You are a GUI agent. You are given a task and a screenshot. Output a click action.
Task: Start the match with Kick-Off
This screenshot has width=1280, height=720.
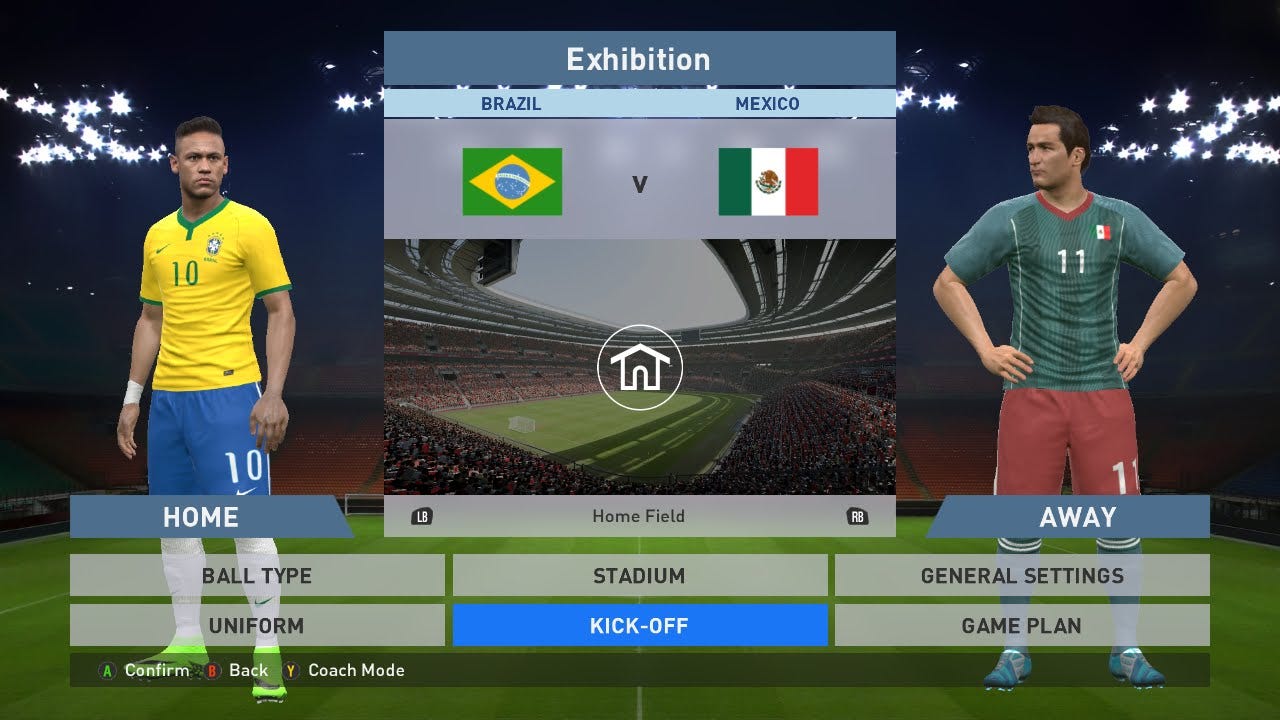[639, 626]
